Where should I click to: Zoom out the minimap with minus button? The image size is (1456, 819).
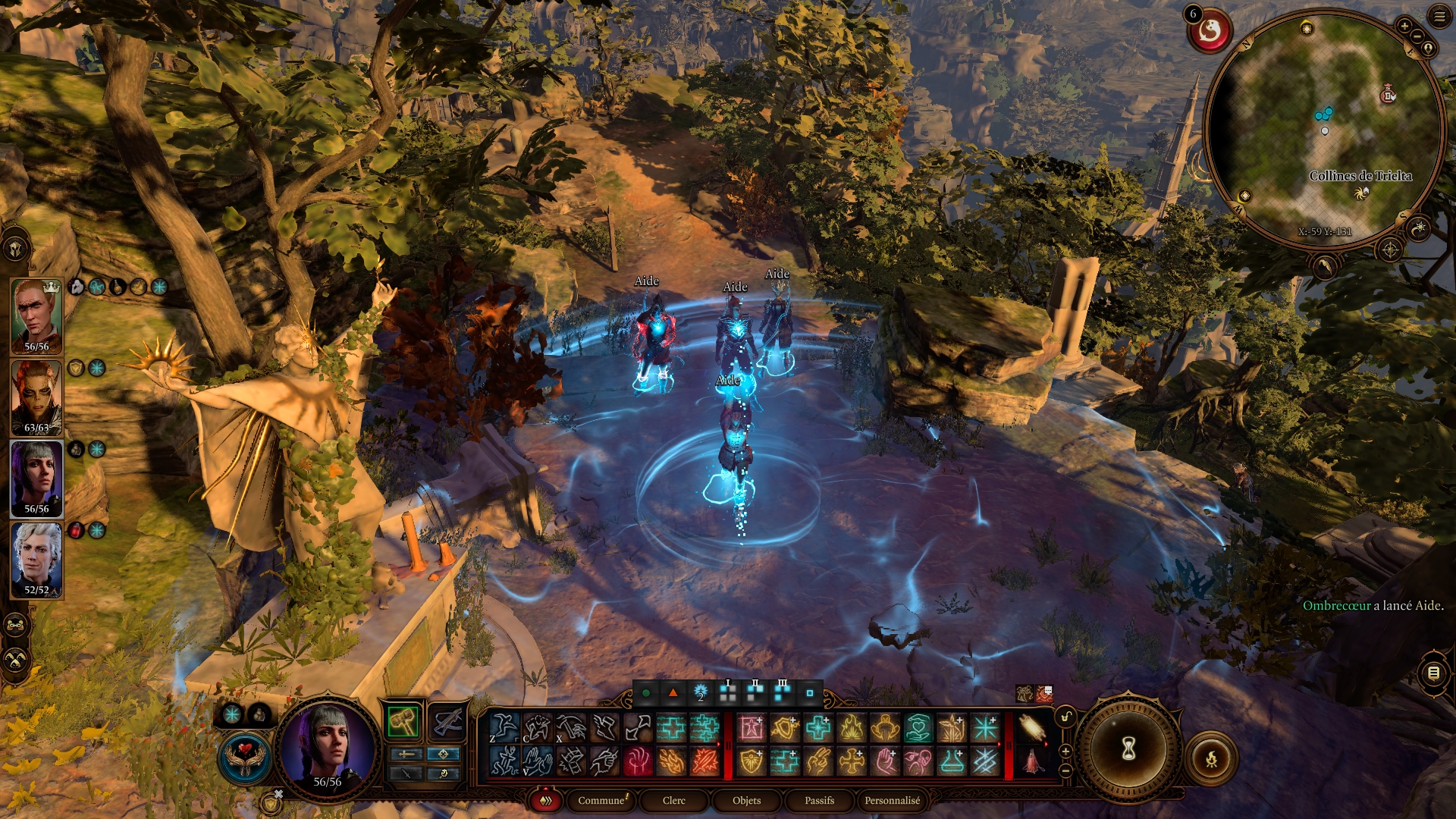point(1417,36)
